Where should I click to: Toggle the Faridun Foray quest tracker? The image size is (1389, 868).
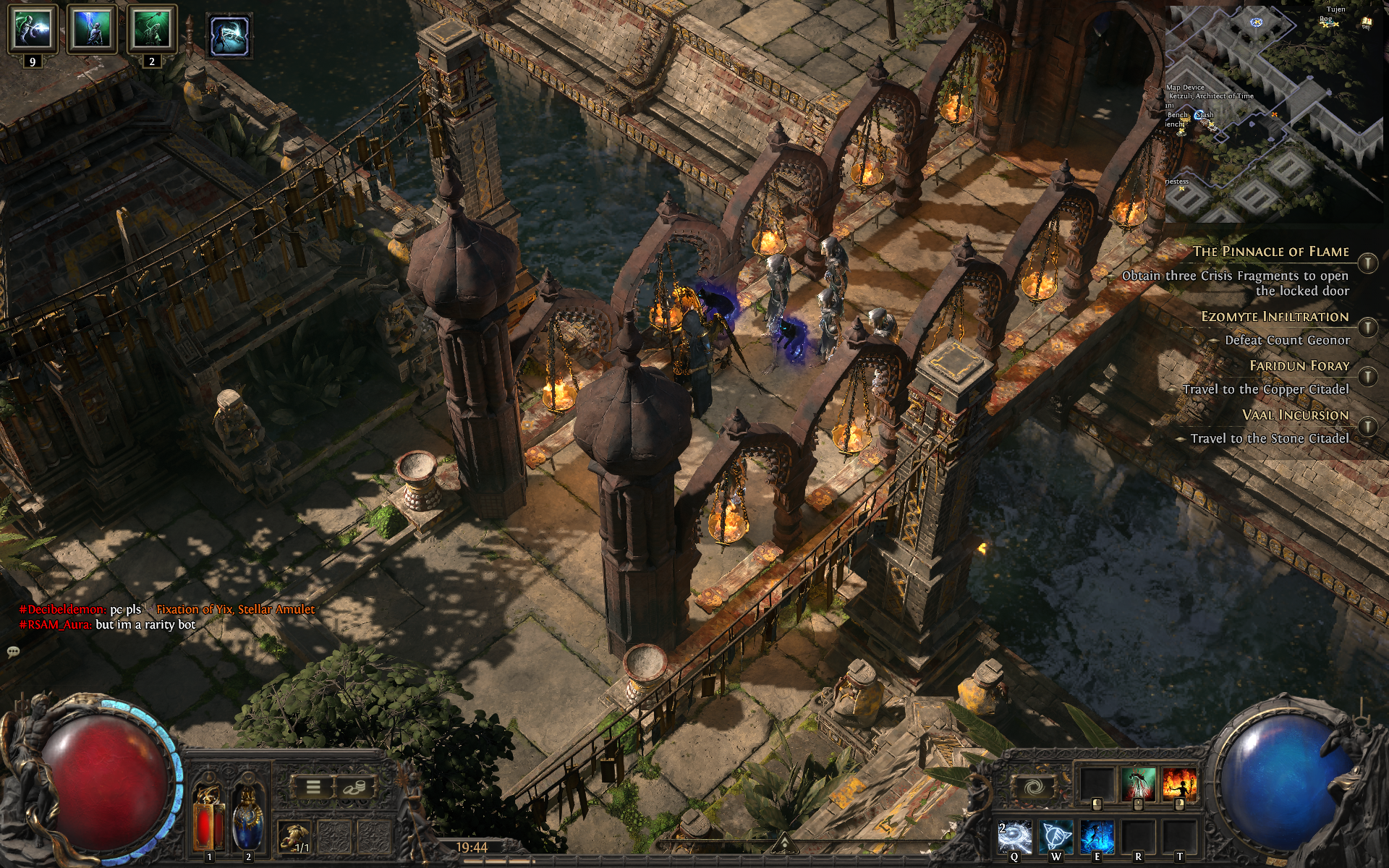(x=1367, y=376)
